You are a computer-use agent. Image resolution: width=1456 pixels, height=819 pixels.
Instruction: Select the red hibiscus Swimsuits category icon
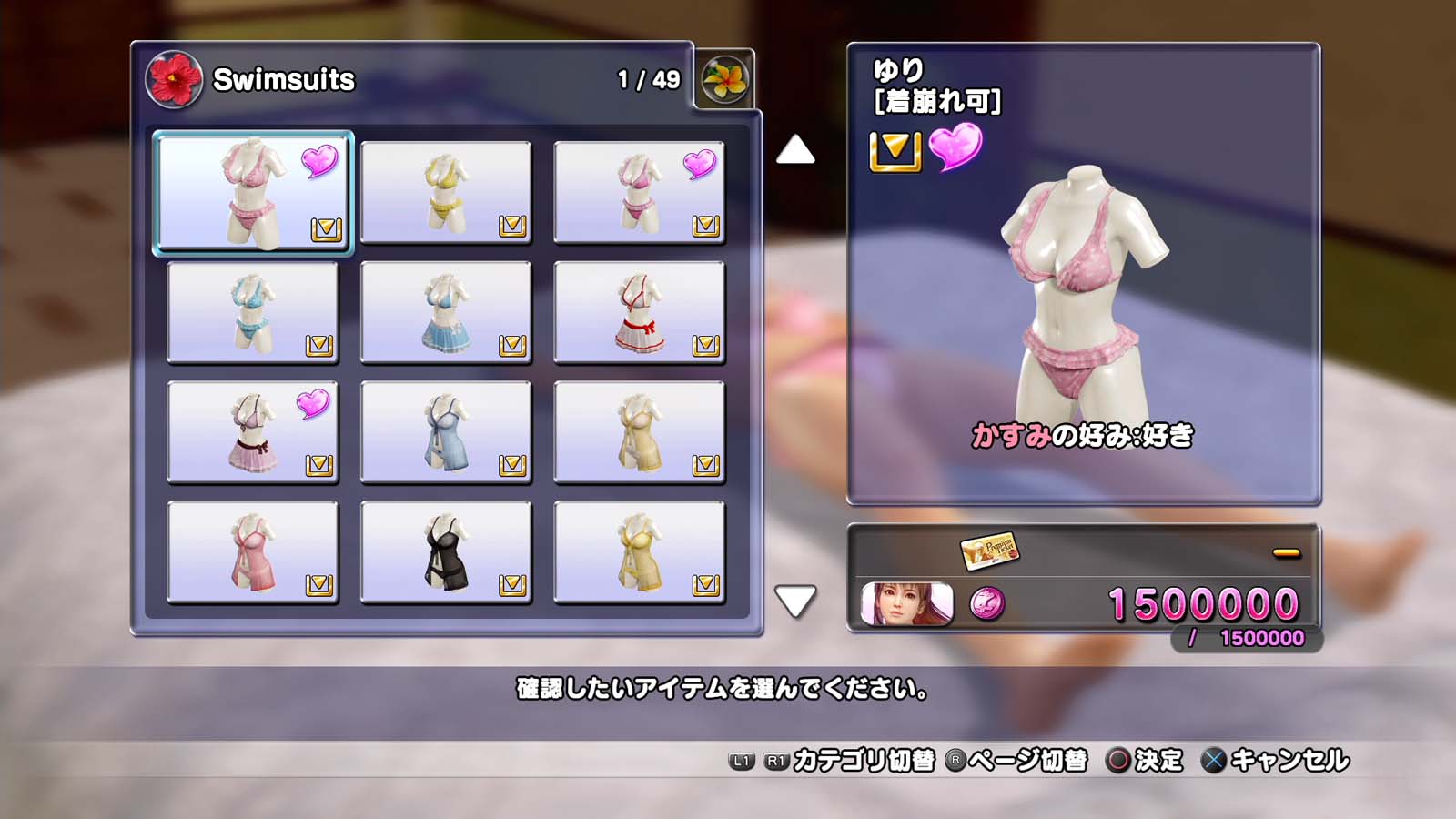[x=174, y=79]
